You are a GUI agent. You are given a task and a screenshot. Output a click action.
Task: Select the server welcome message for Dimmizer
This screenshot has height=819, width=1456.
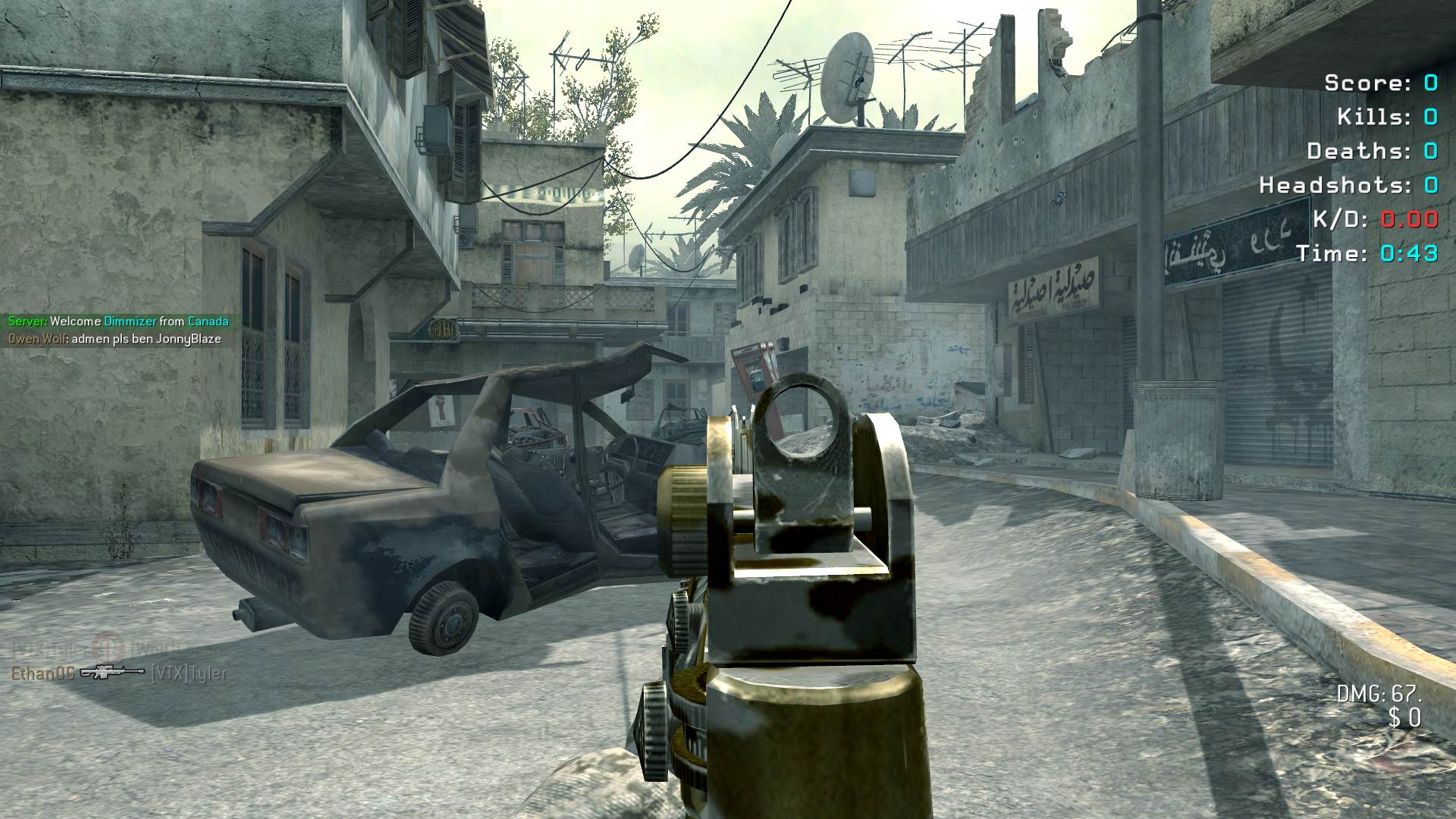pyautogui.click(x=118, y=322)
